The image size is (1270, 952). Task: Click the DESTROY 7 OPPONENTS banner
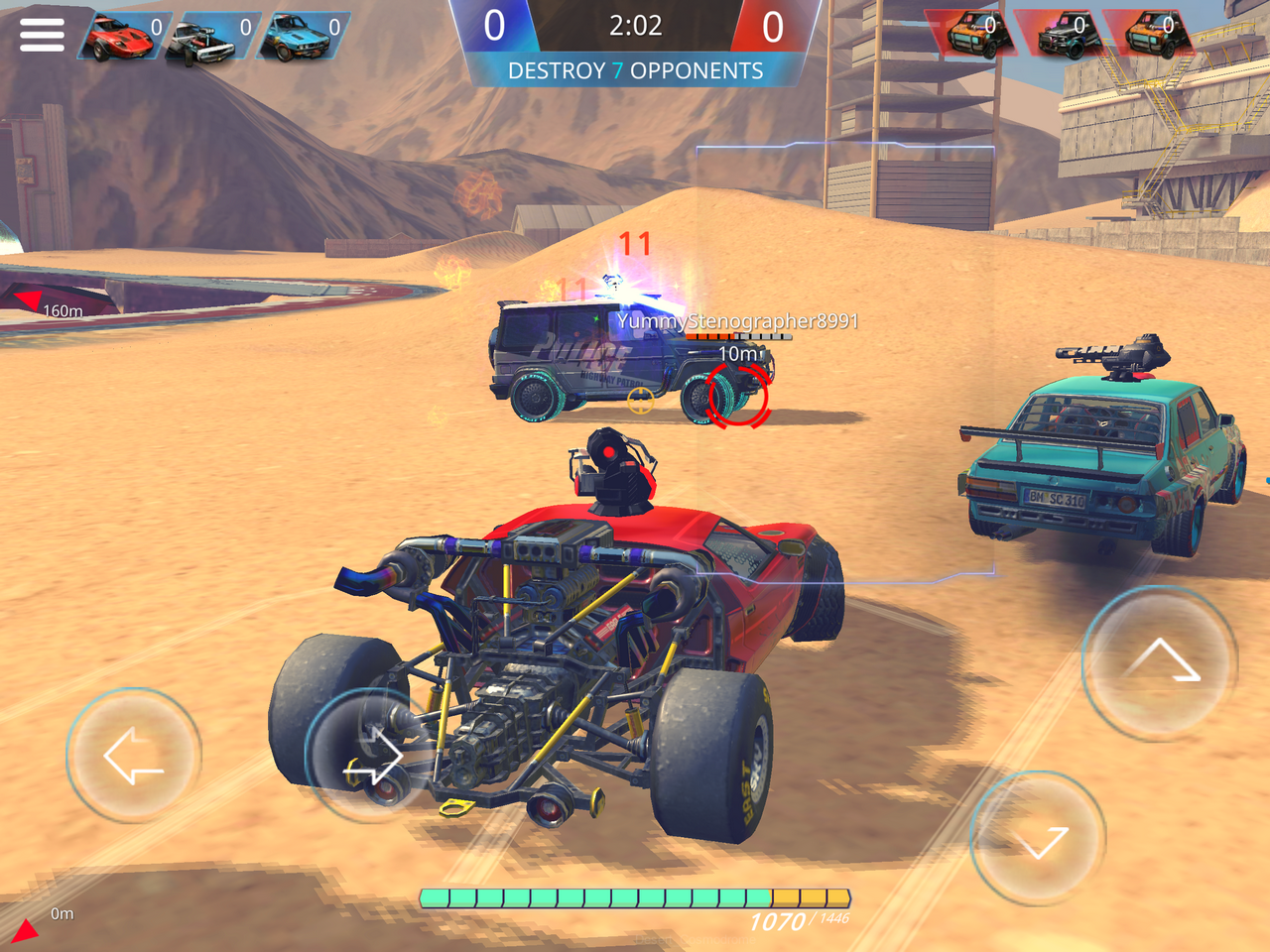pos(635,70)
